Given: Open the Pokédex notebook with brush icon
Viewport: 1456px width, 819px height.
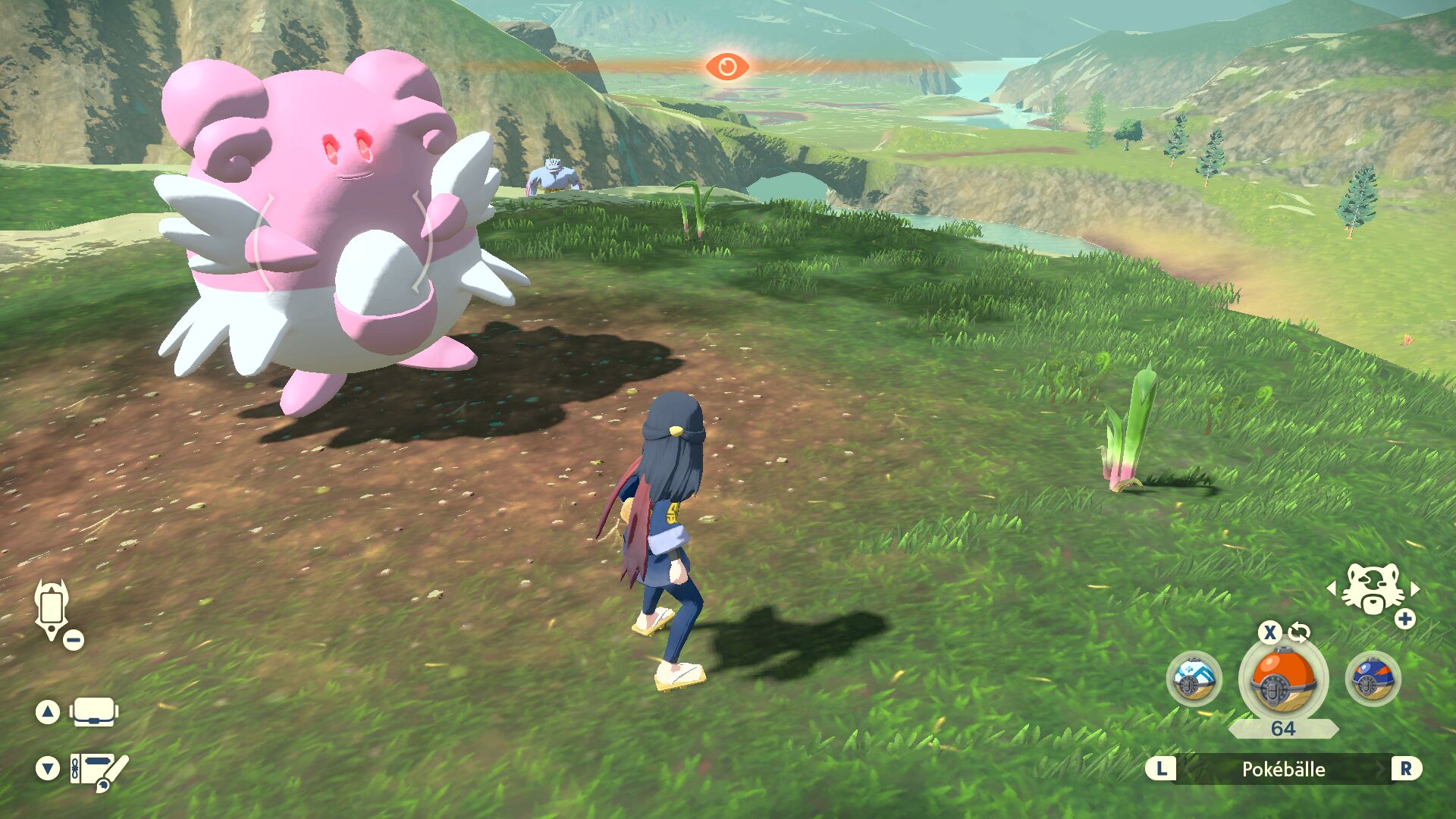Looking at the screenshot, I should [98, 770].
